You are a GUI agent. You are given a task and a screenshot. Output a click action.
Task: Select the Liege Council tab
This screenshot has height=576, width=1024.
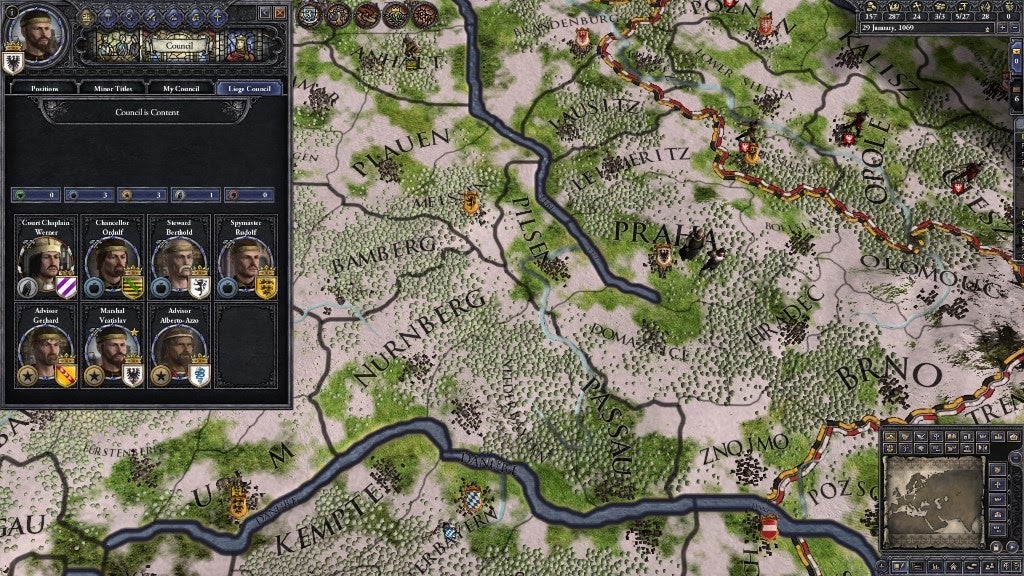pyautogui.click(x=249, y=88)
